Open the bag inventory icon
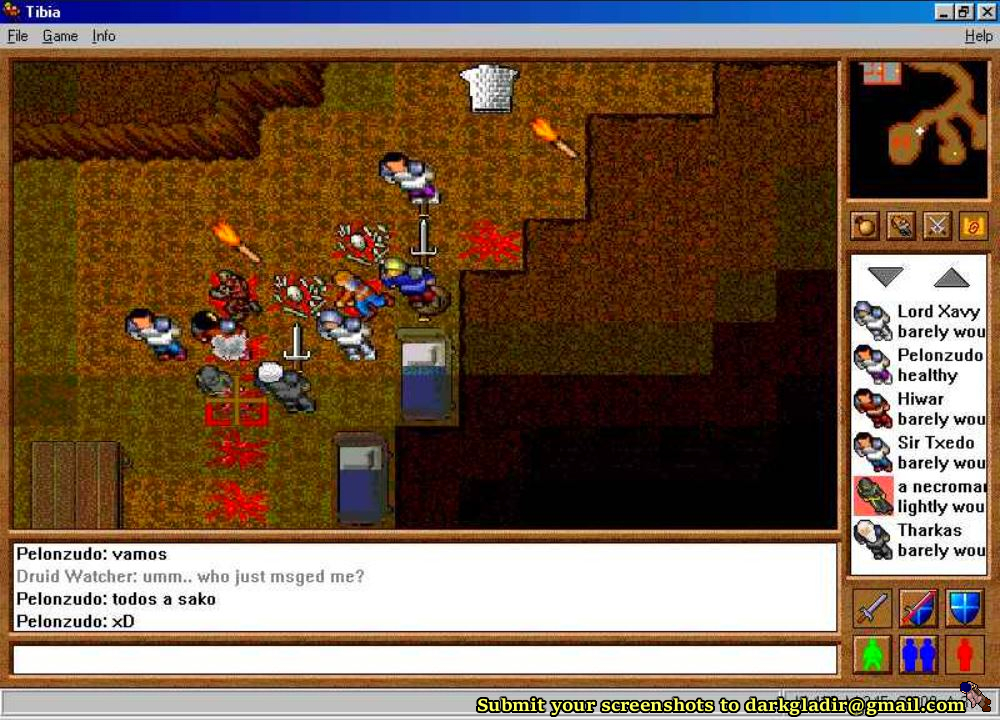 [x=865, y=226]
